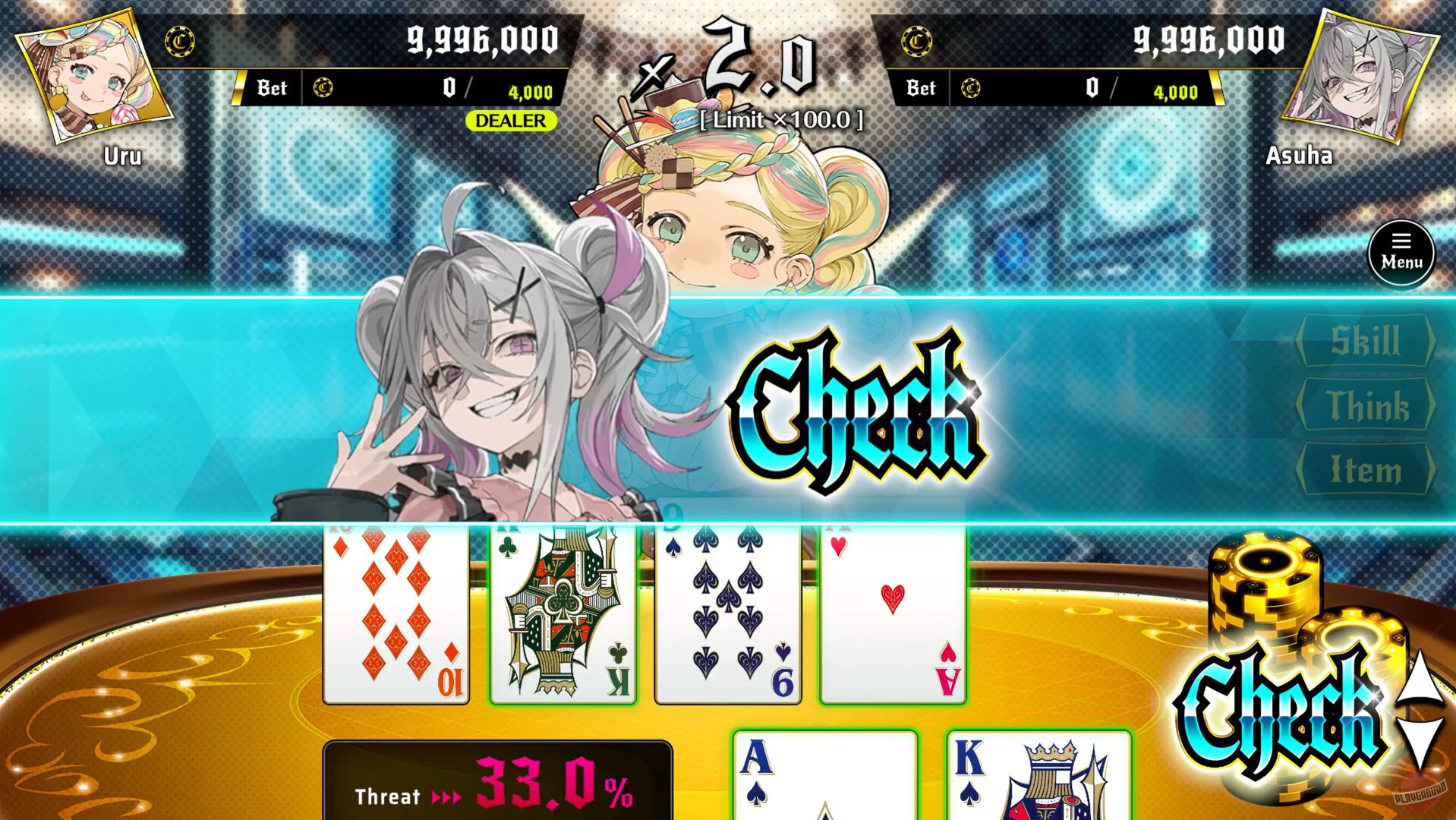The width and height of the screenshot is (1456, 820).
Task: Open the Skill panel
Action: 1369,339
